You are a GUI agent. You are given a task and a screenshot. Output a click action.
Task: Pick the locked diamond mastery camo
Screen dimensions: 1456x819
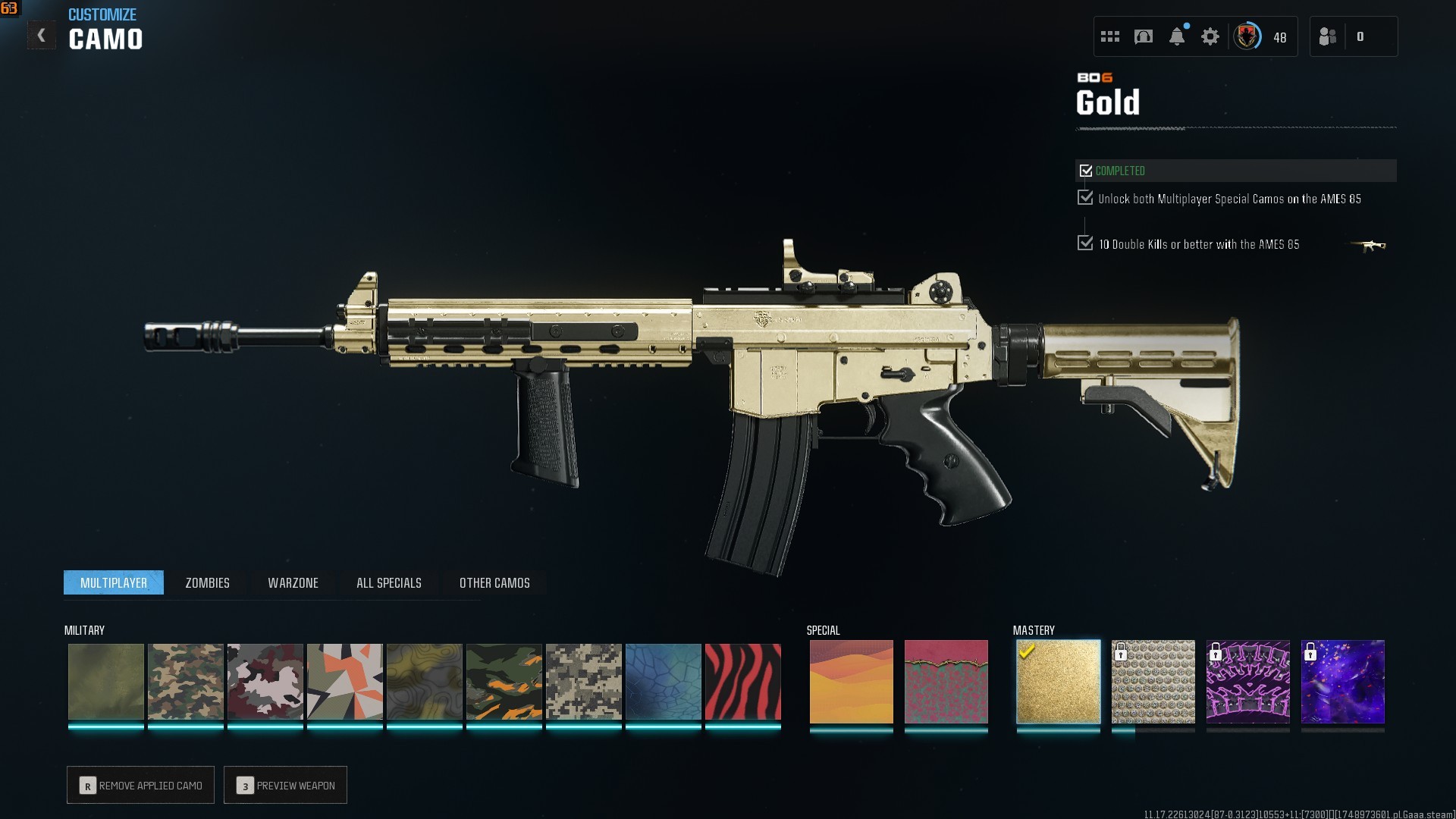1153,682
